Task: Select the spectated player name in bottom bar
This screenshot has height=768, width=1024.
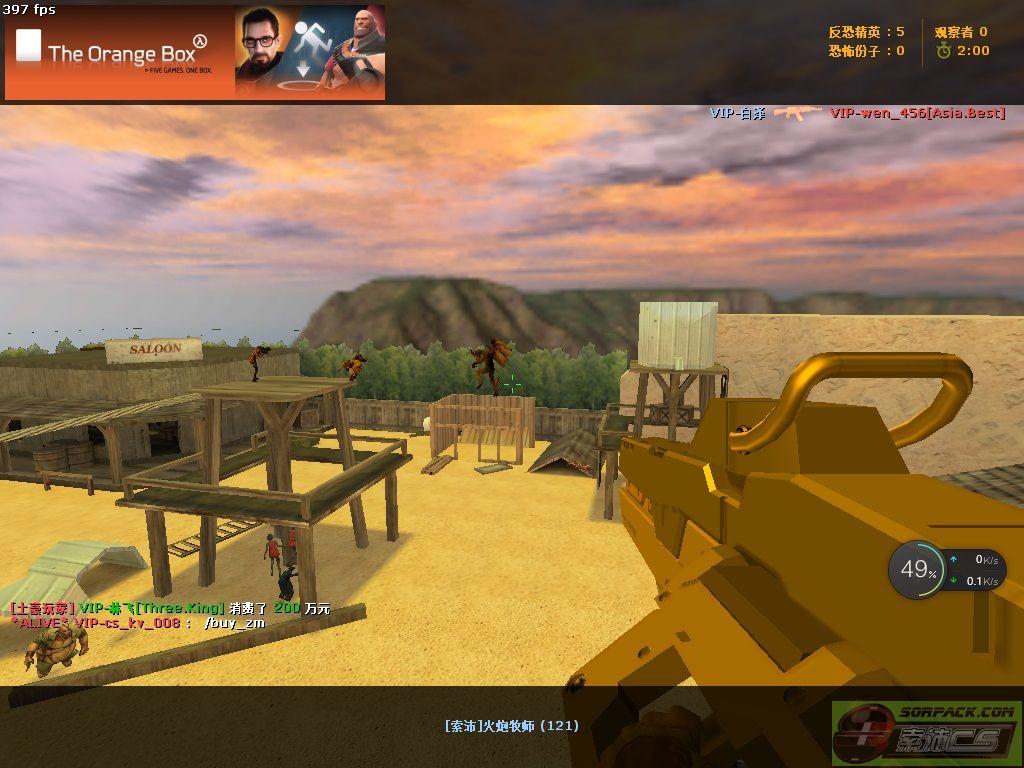Action: [511, 726]
